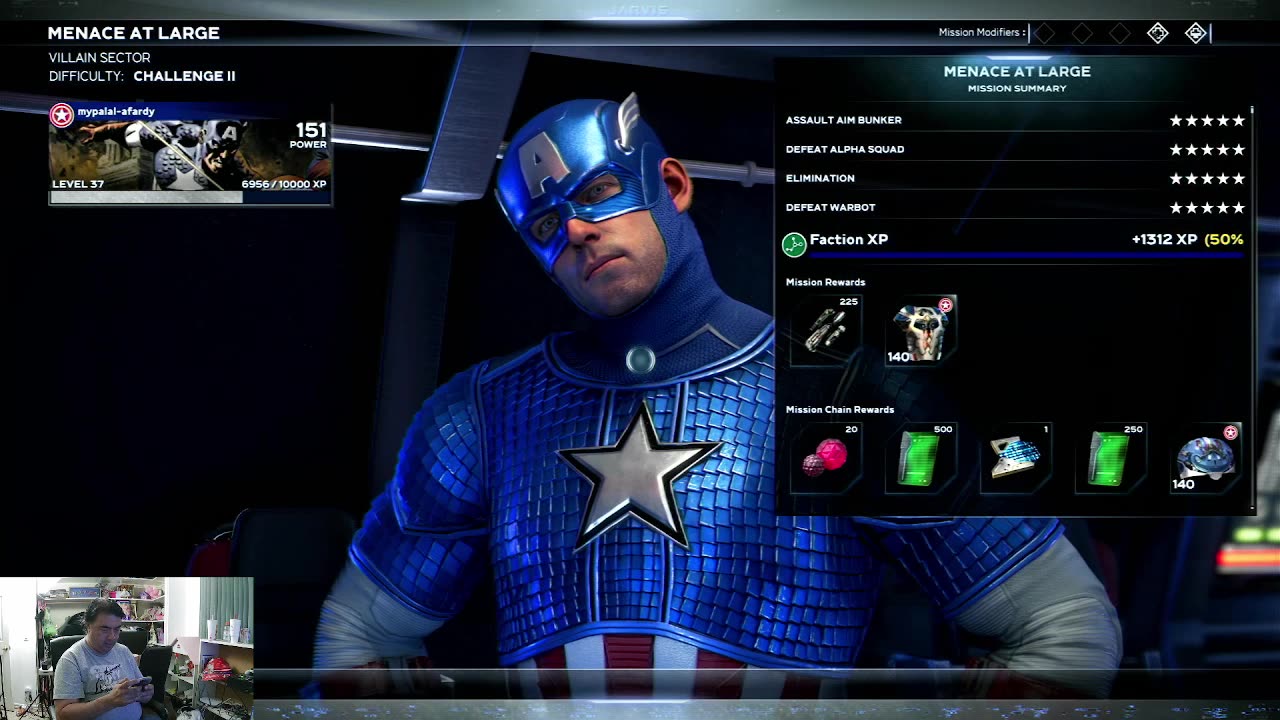This screenshot has width=1280, height=720.
Task: Select the HARM Room star badge on mypalal-afardy
Action: tap(60, 111)
